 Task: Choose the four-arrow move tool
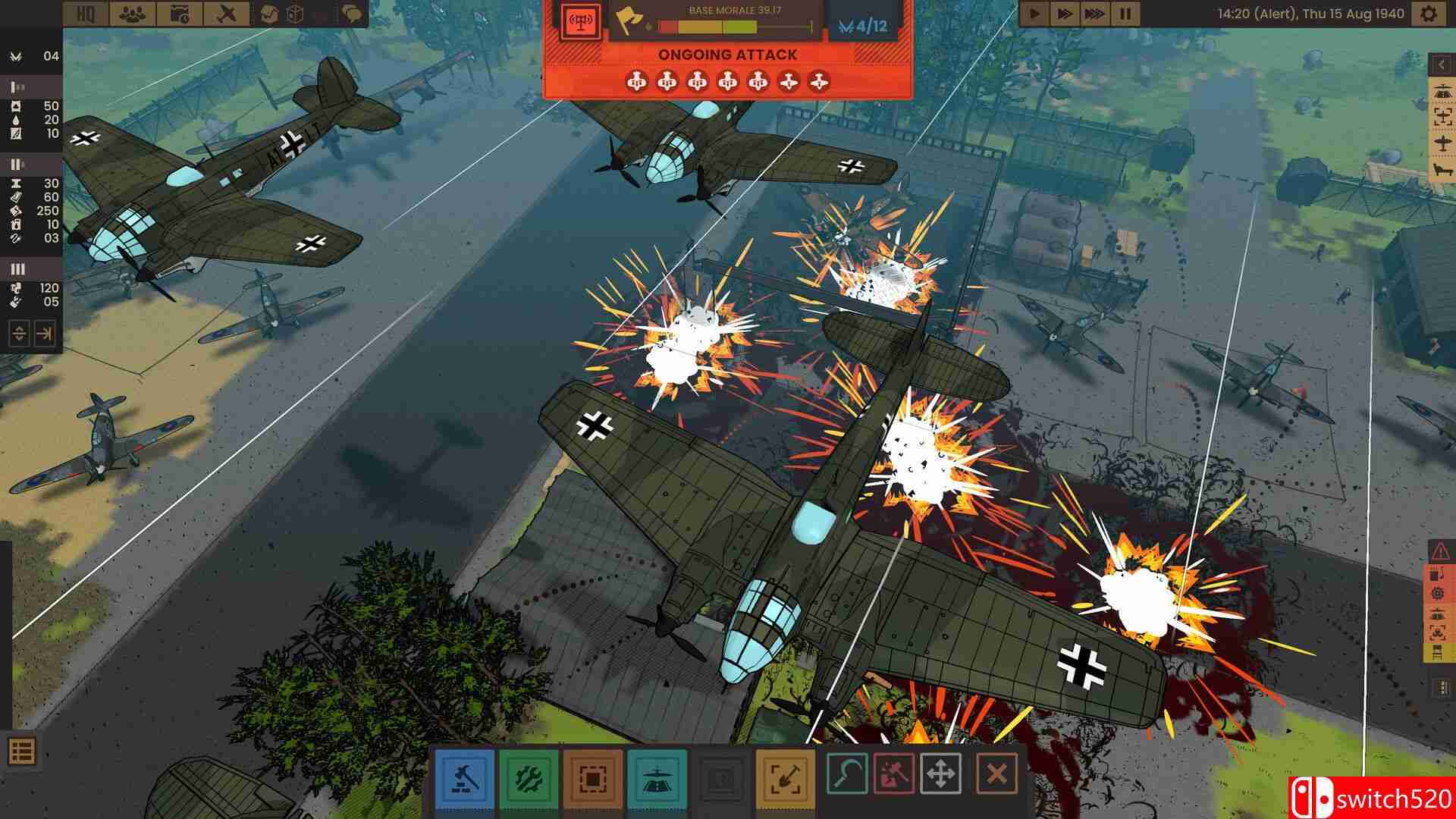940,774
